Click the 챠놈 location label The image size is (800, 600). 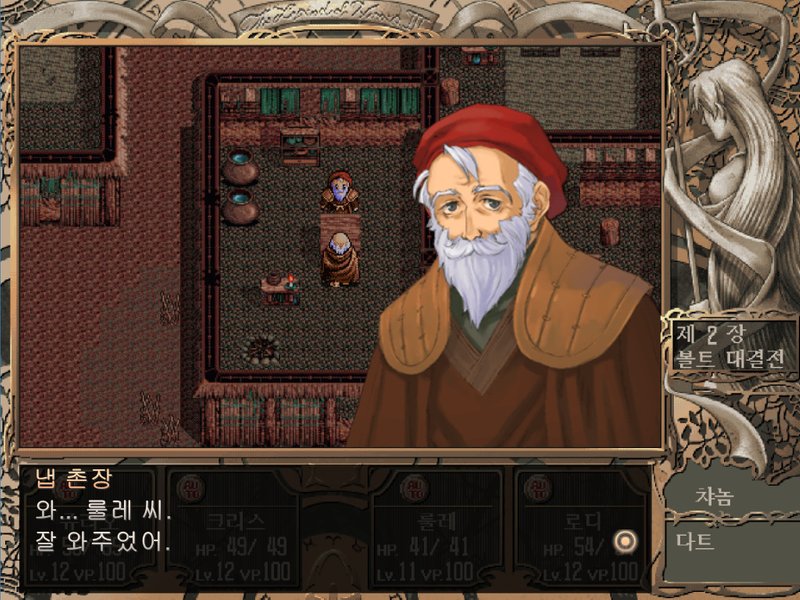(x=717, y=495)
